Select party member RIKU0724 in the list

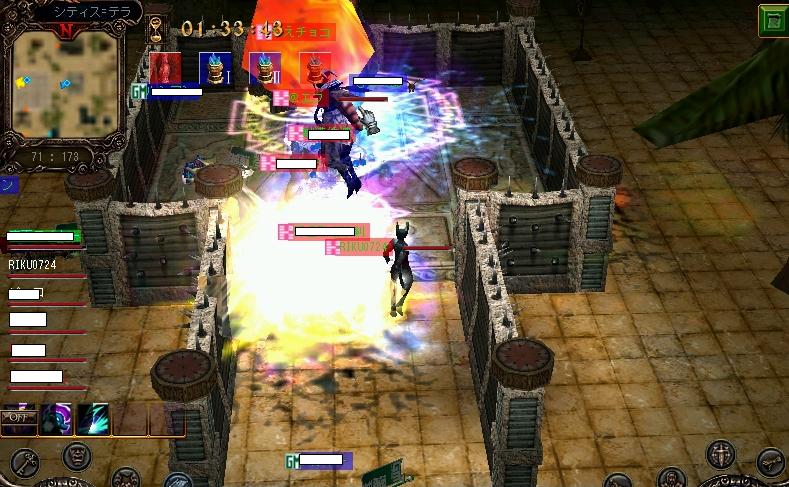pyautogui.click(x=32, y=265)
